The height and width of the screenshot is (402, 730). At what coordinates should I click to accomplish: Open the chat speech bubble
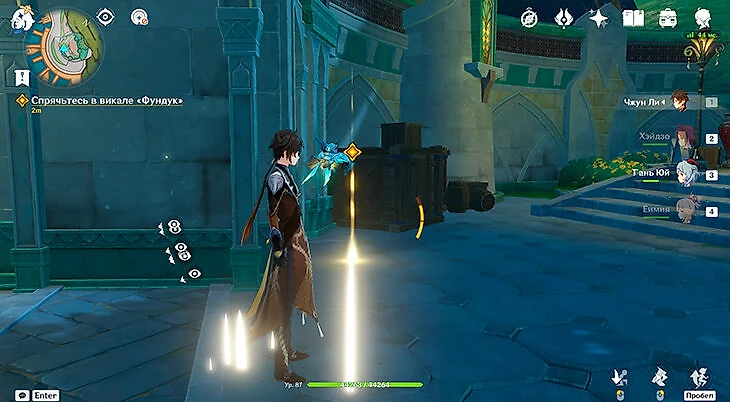pyautogui.click(x=22, y=395)
